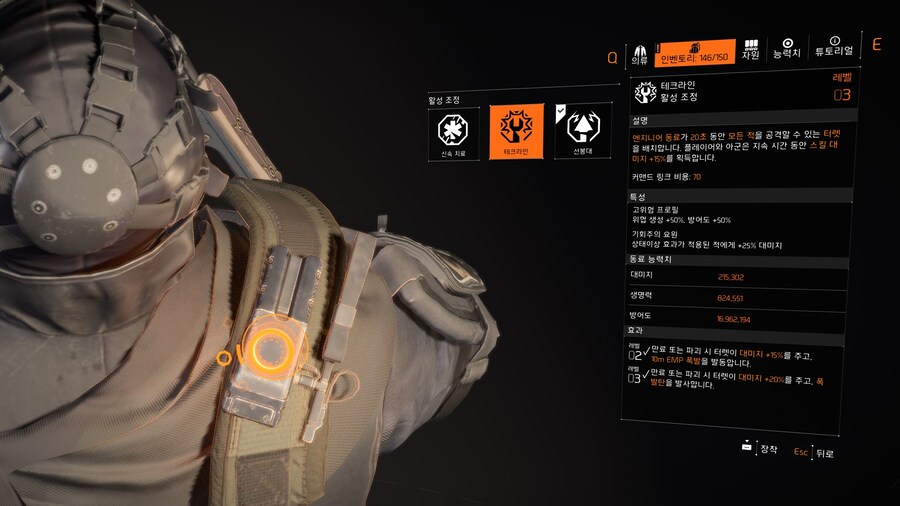Select the 신속 치료 skill tile
This screenshot has width=900, height=506.
tap(454, 132)
